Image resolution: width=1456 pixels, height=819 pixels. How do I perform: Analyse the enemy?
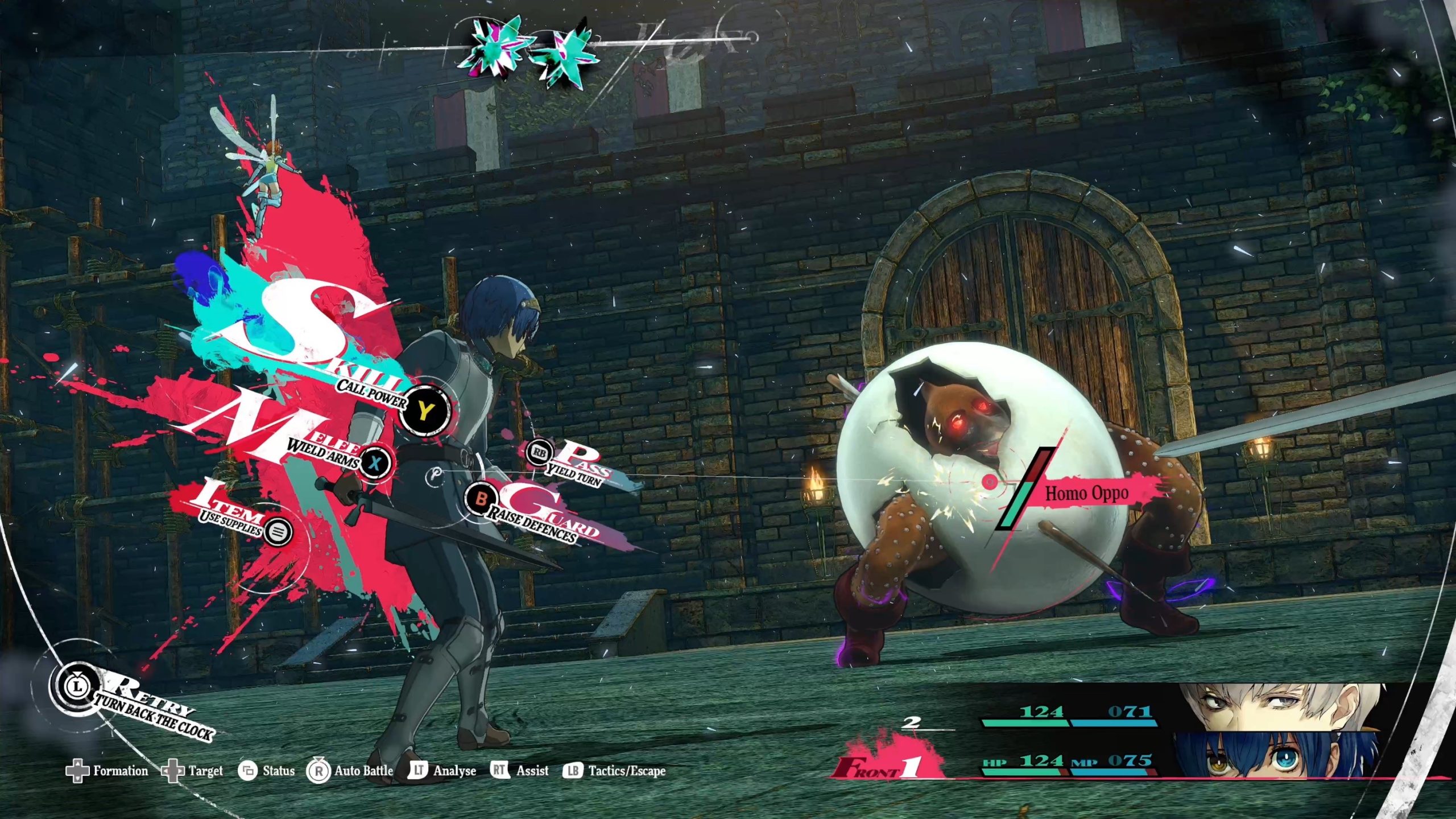pos(442,771)
